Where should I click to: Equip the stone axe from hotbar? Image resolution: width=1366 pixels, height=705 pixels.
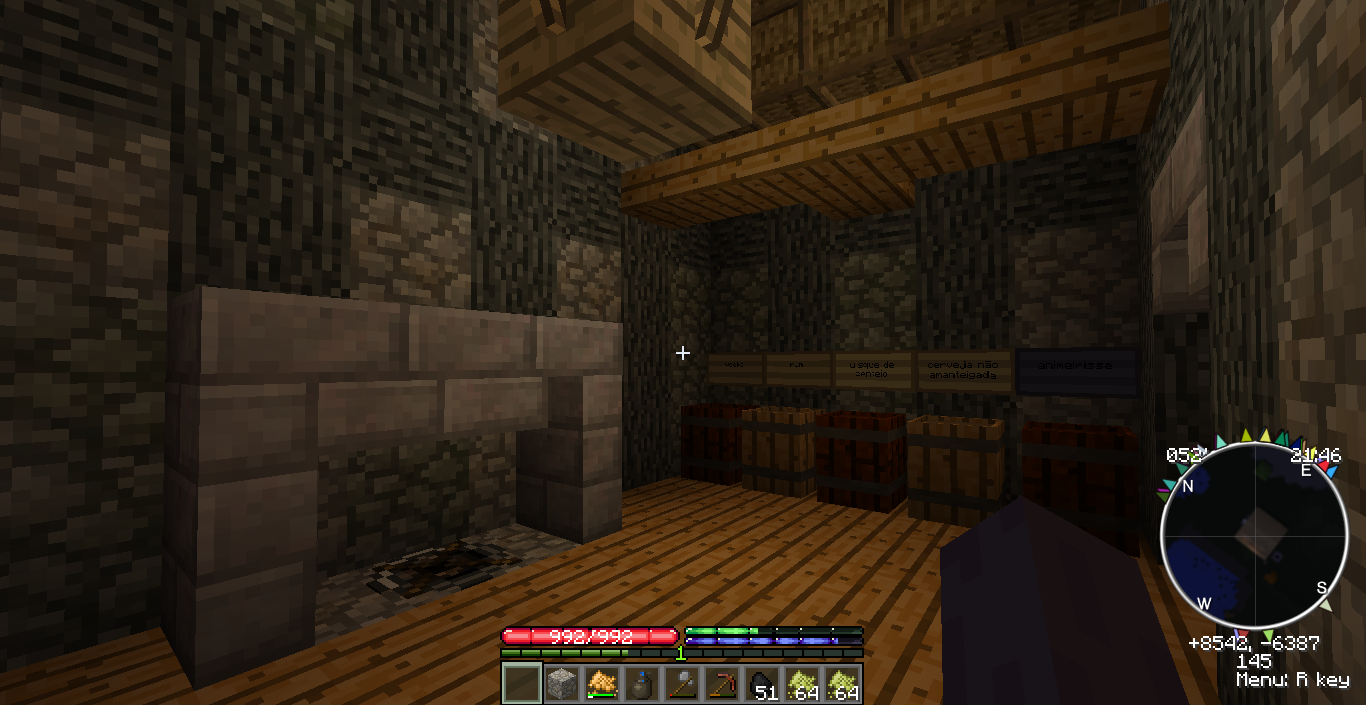(682, 684)
